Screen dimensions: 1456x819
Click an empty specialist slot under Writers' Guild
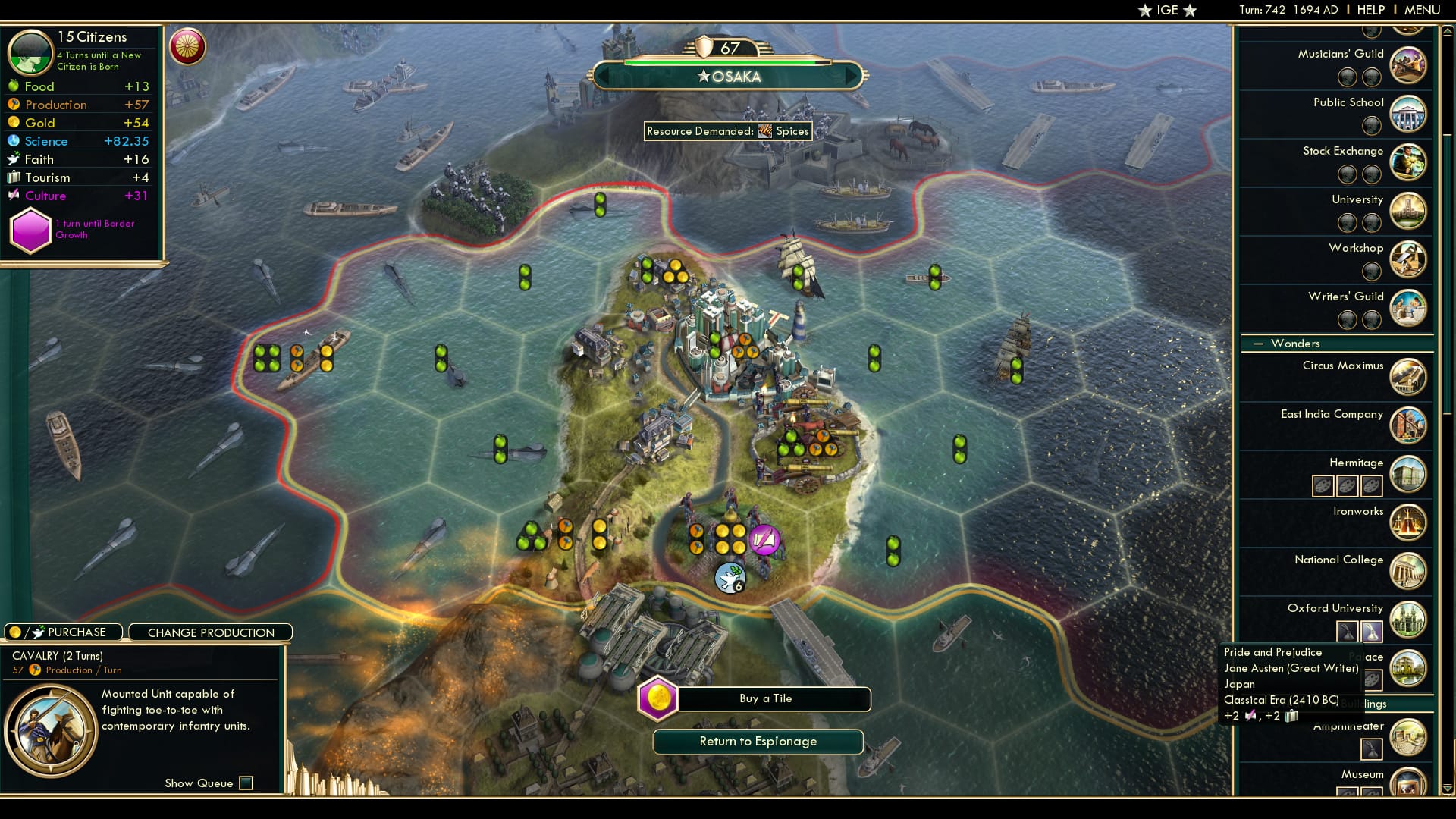(1347, 320)
